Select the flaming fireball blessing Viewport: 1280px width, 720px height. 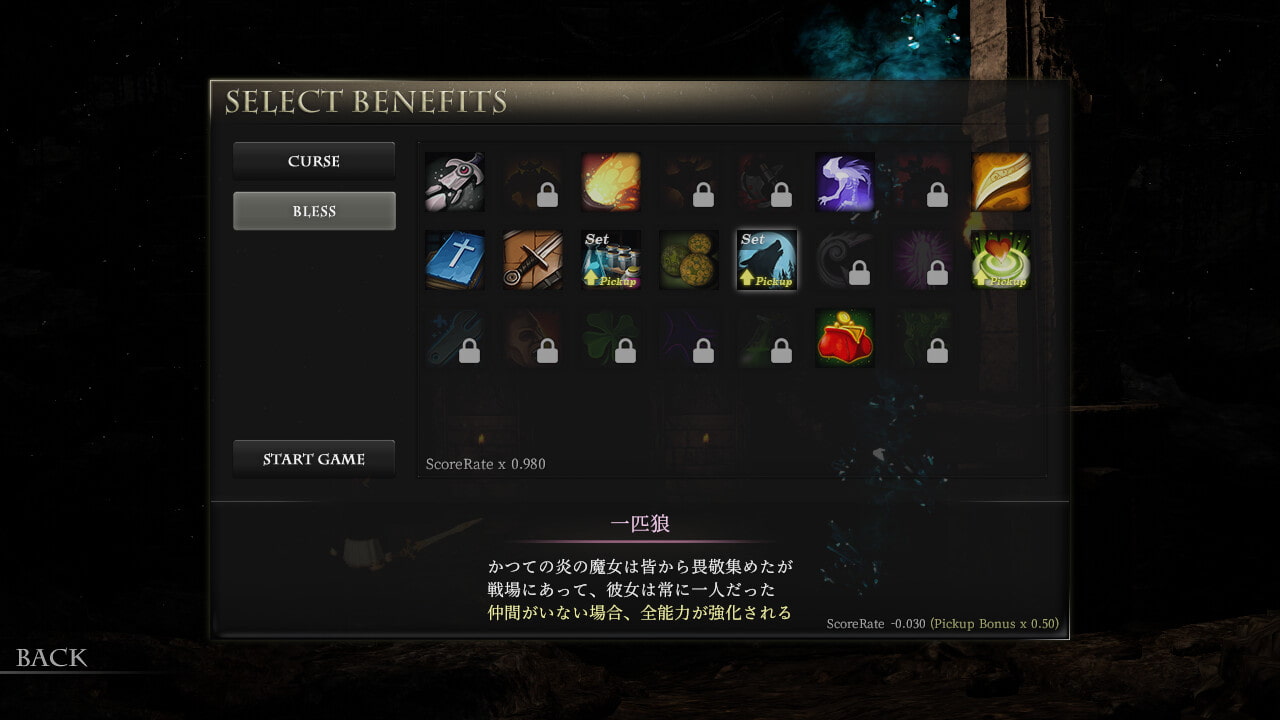(x=611, y=182)
